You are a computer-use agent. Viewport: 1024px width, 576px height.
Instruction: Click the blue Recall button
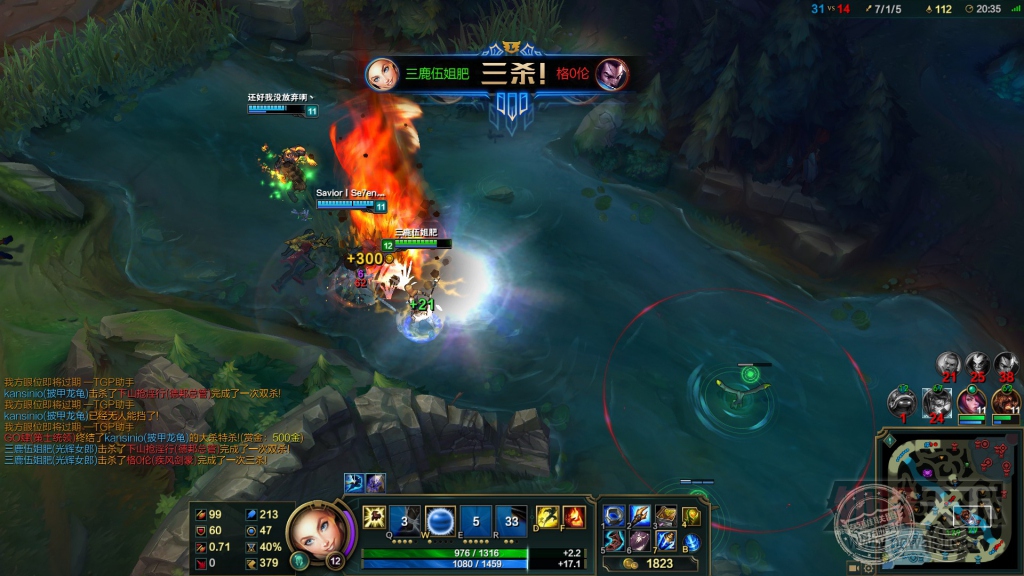click(x=692, y=542)
